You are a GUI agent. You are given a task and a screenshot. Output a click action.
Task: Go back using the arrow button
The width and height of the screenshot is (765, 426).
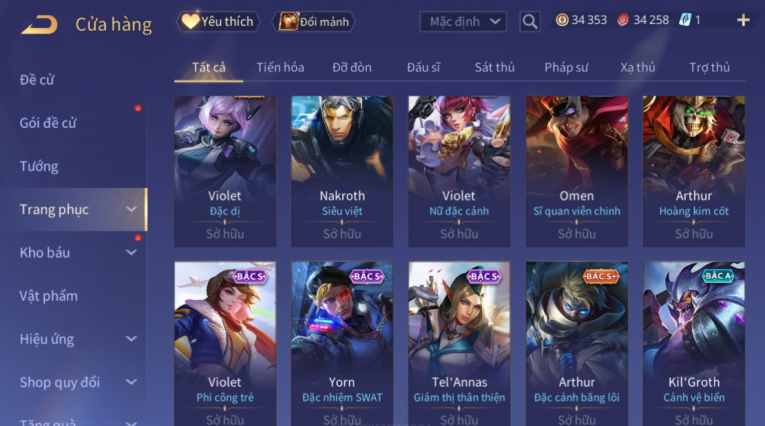click(x=39, y=24)
